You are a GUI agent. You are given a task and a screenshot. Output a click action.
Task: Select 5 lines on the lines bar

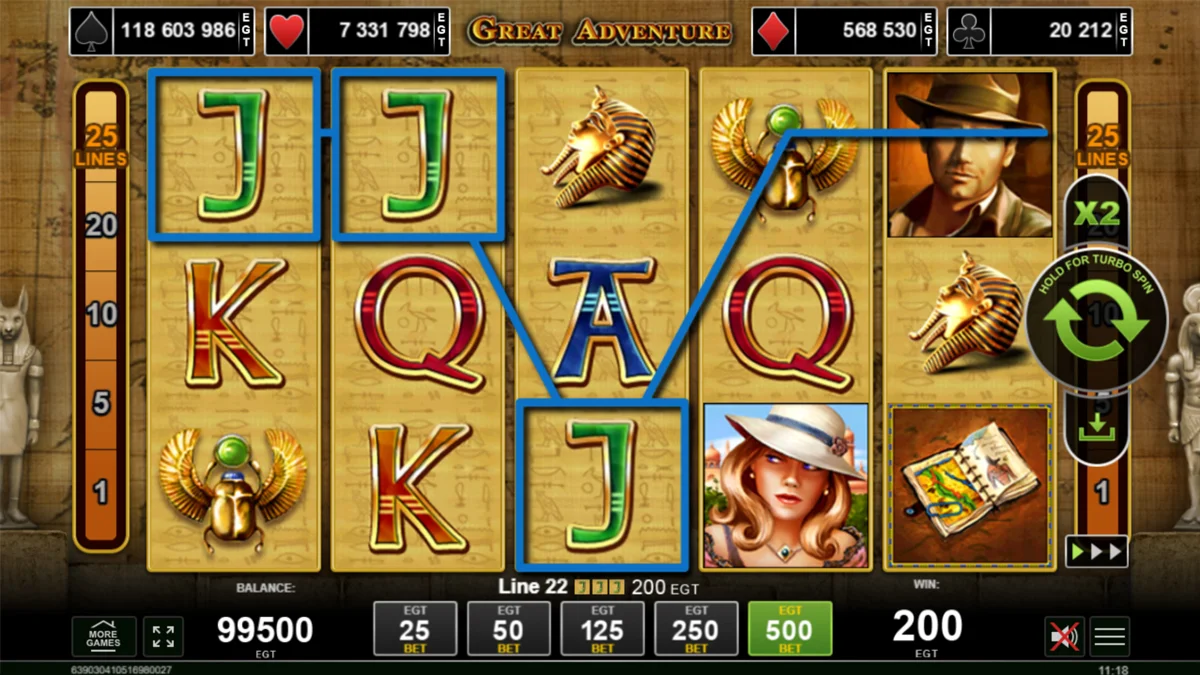click(101, 404)
